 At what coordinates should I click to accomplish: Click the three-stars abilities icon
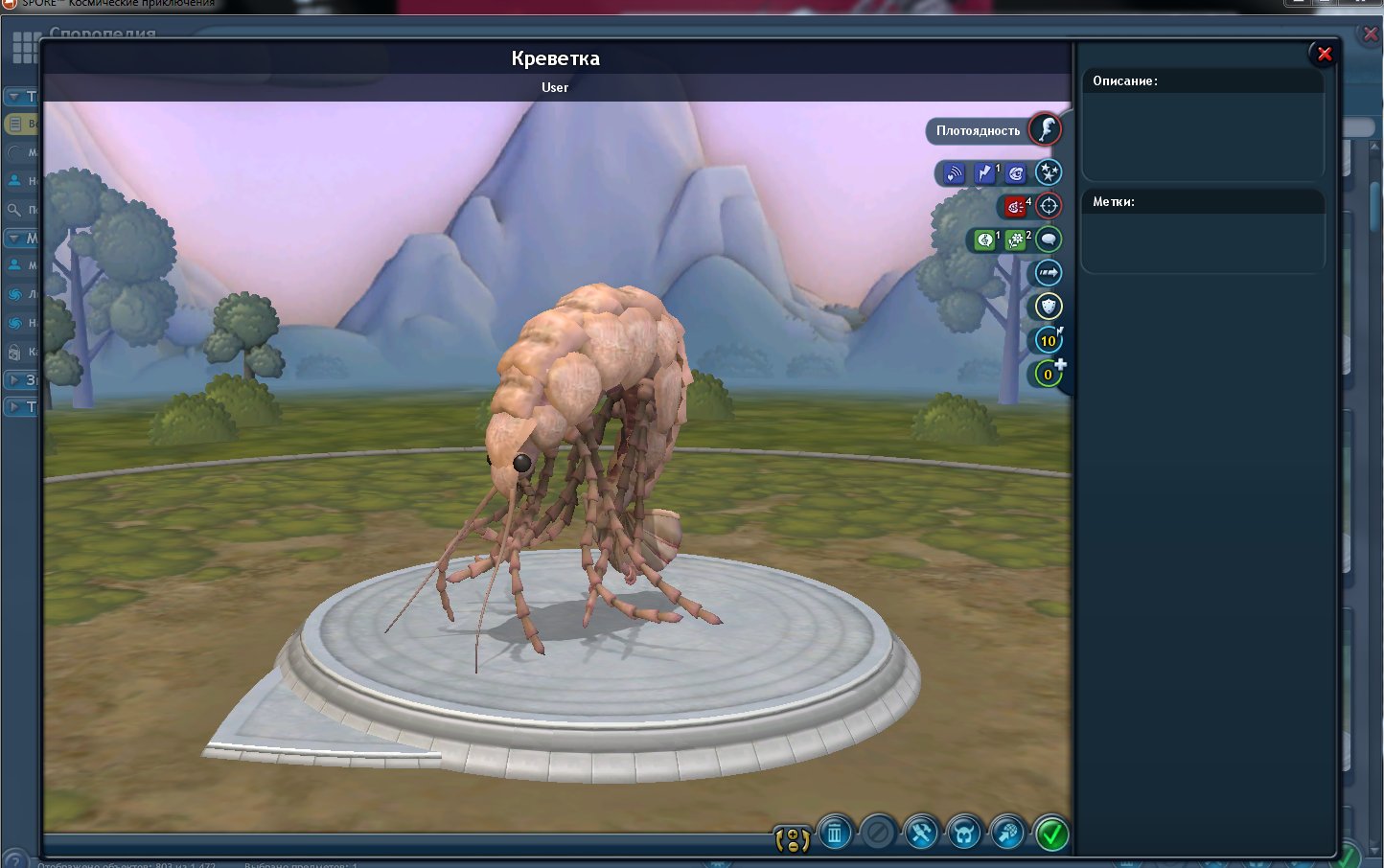pos(1049,172)
